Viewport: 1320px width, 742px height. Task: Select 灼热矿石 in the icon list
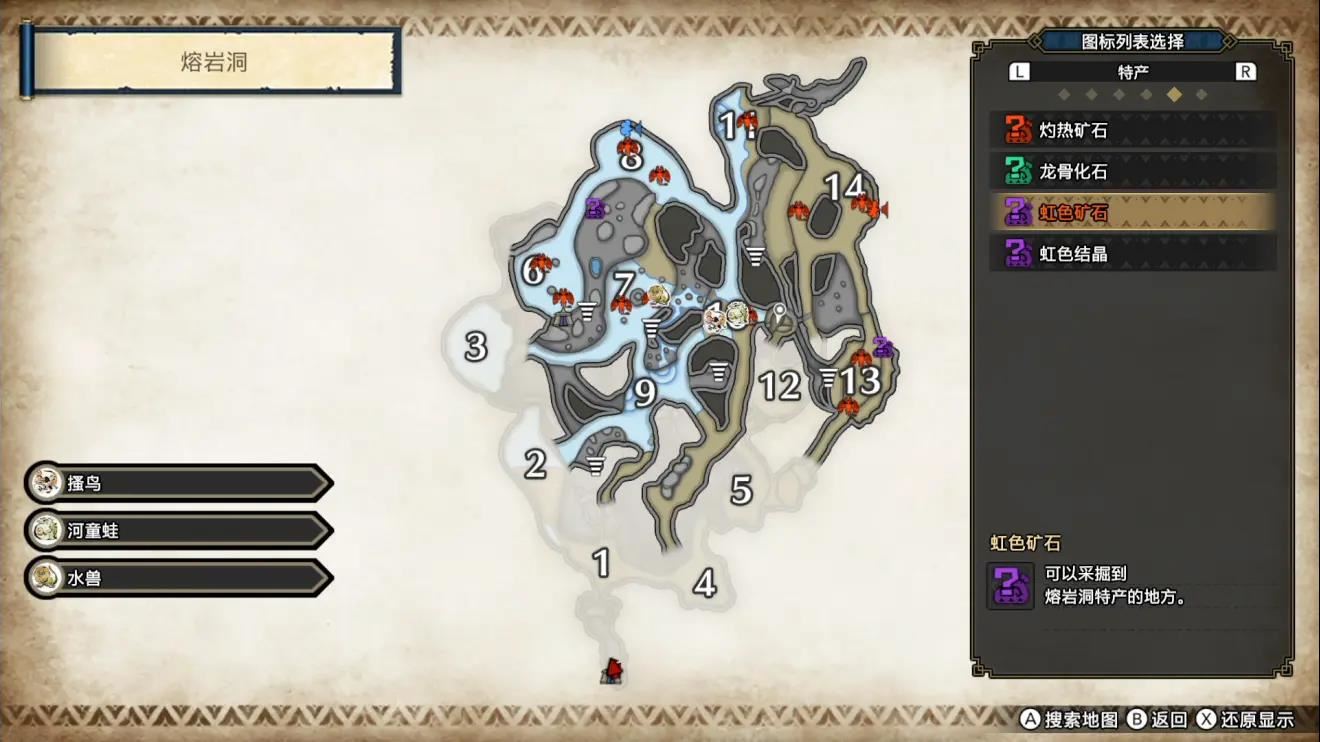point(1132,130)
